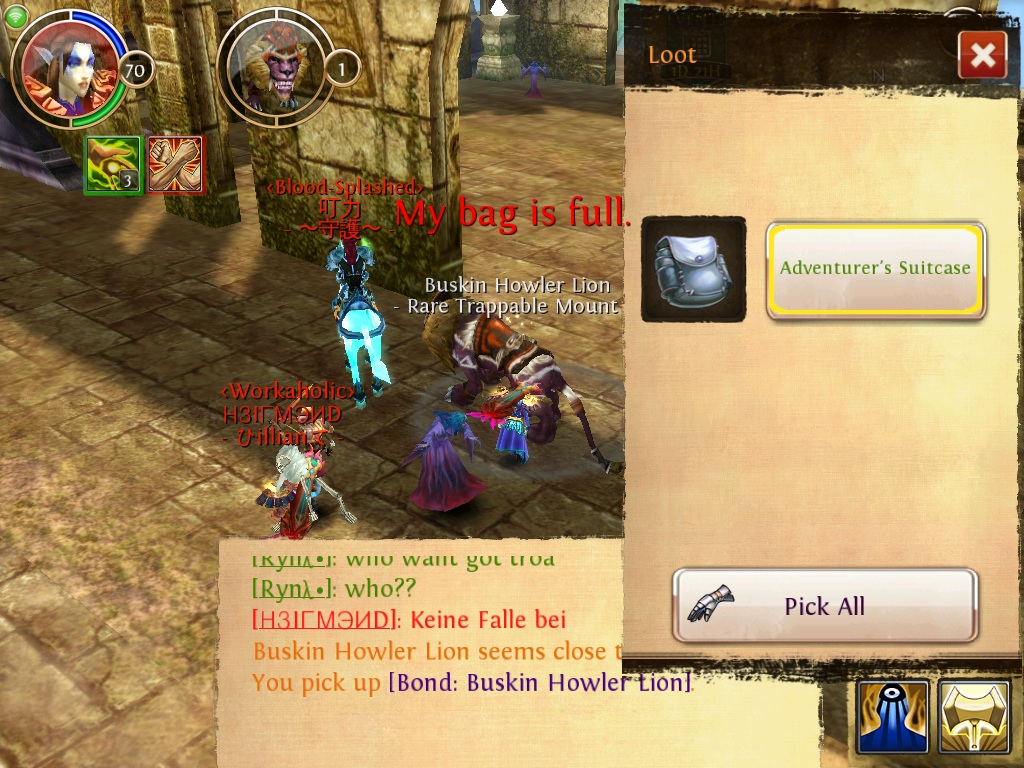Inspect the green leaf buff icon
Viewport: 1024px width, 768px height.
112,165
